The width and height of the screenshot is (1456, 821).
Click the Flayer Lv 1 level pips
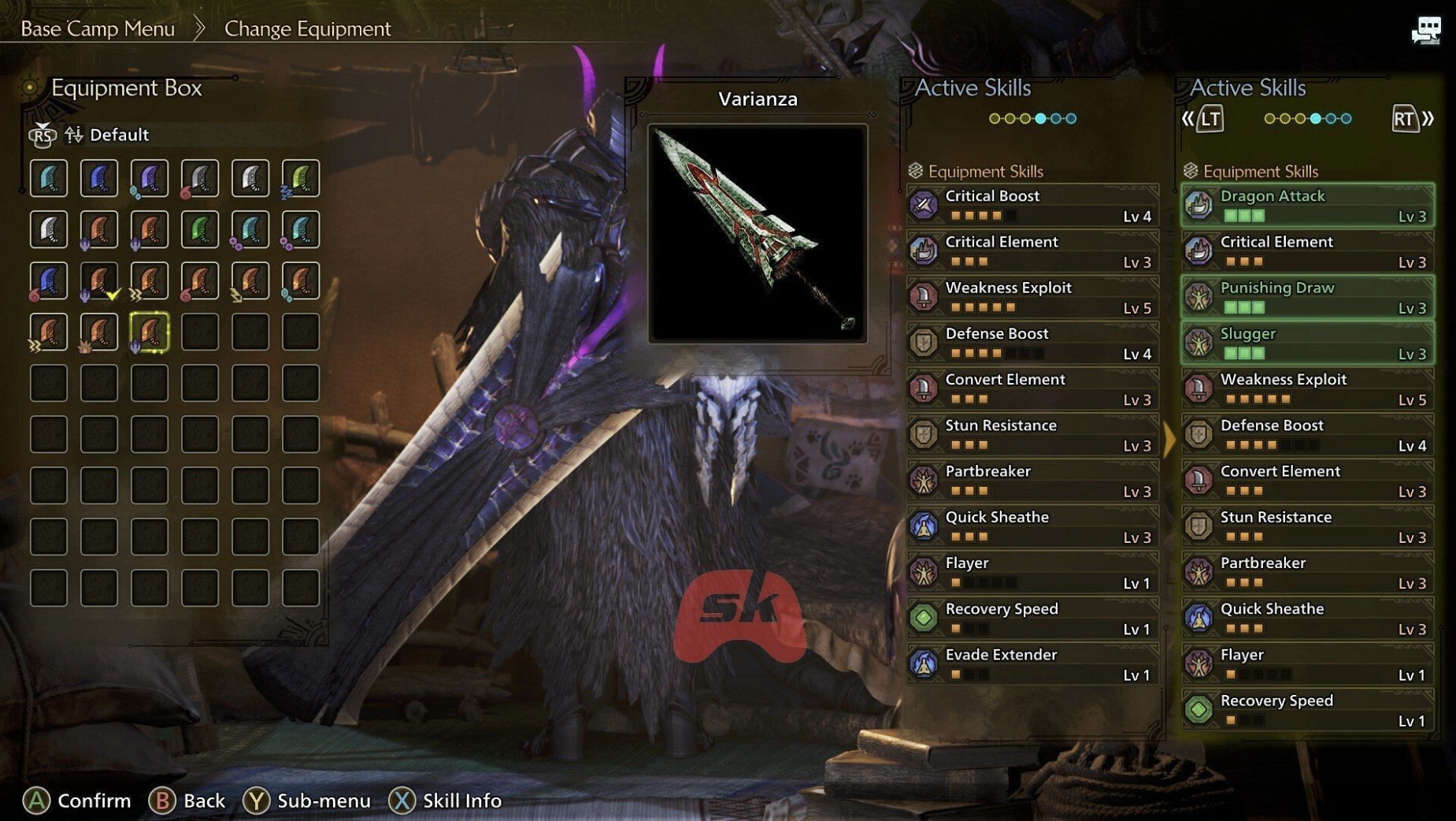pos(983,583)
